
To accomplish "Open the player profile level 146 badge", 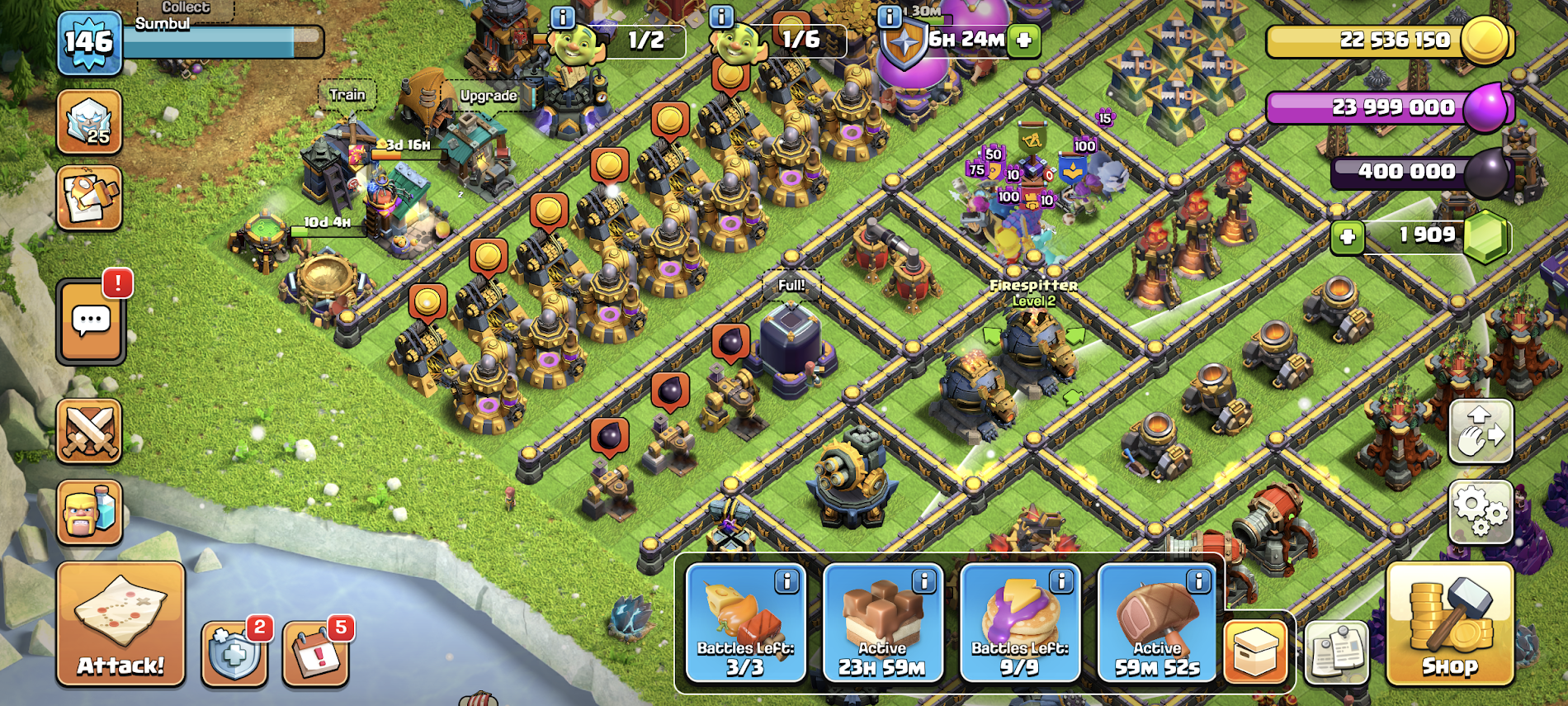I will (x=90, y=41).
